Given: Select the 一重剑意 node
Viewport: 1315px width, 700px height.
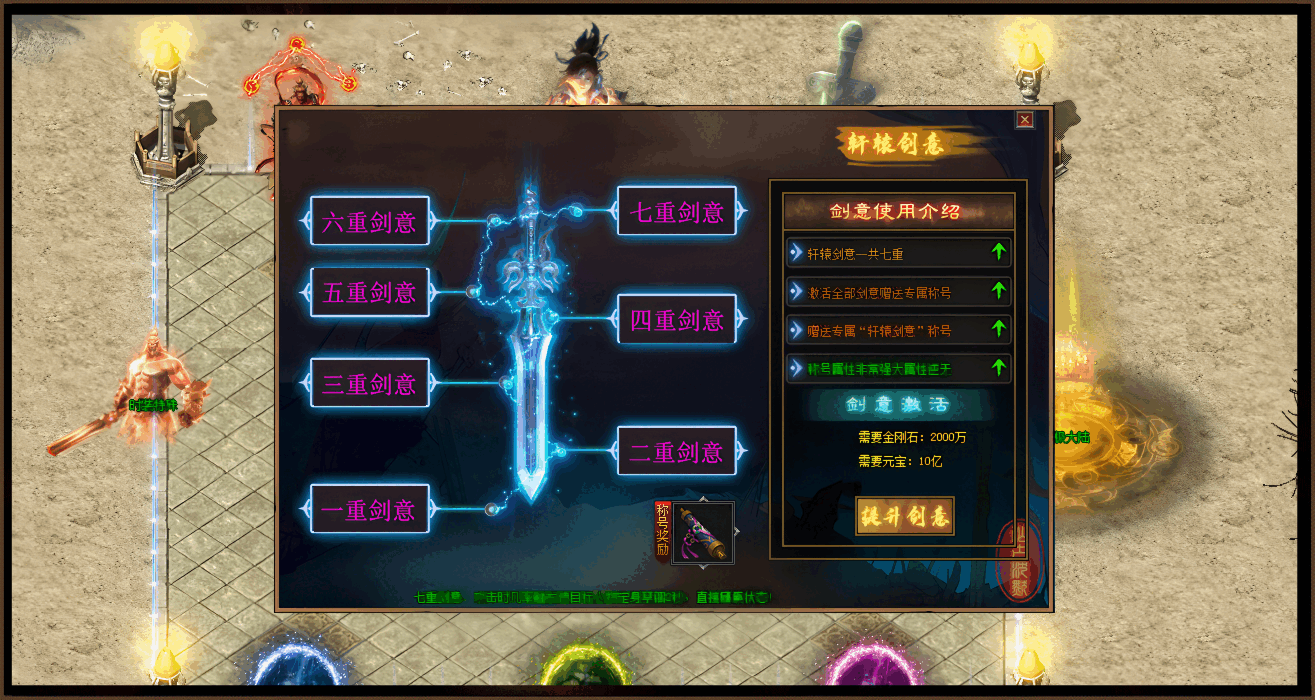Looking at the screenshot, I should click(x=370, y=509).
